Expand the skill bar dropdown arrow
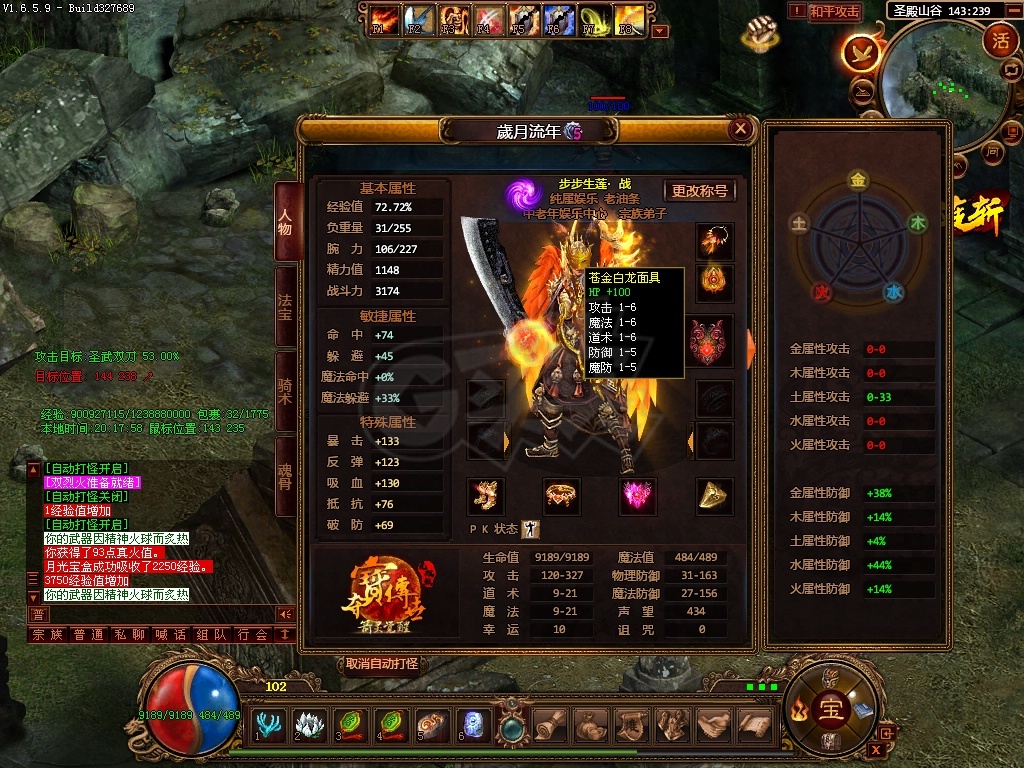 (659, 31)
